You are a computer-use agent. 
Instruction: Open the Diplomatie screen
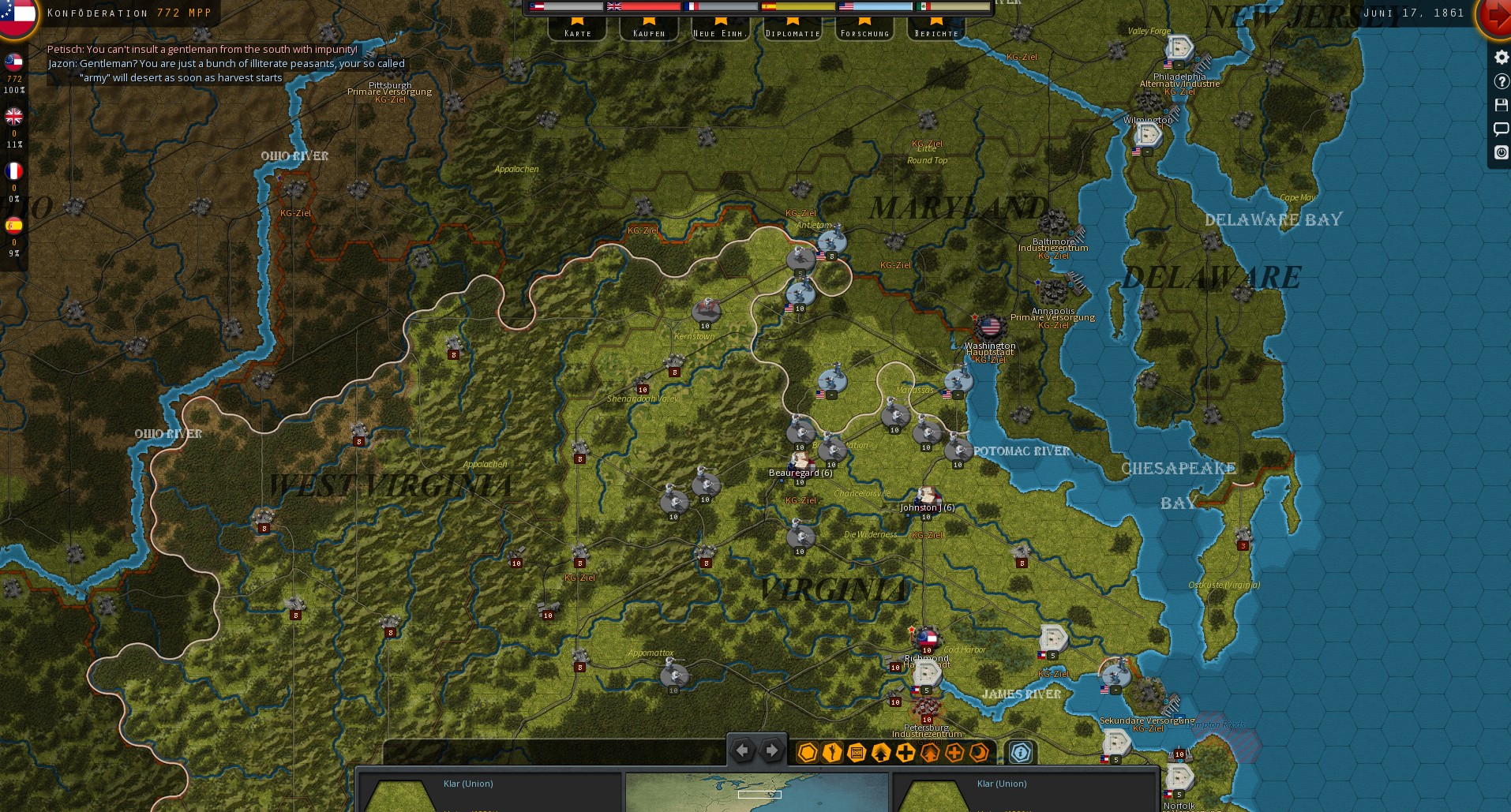point(793,29)
